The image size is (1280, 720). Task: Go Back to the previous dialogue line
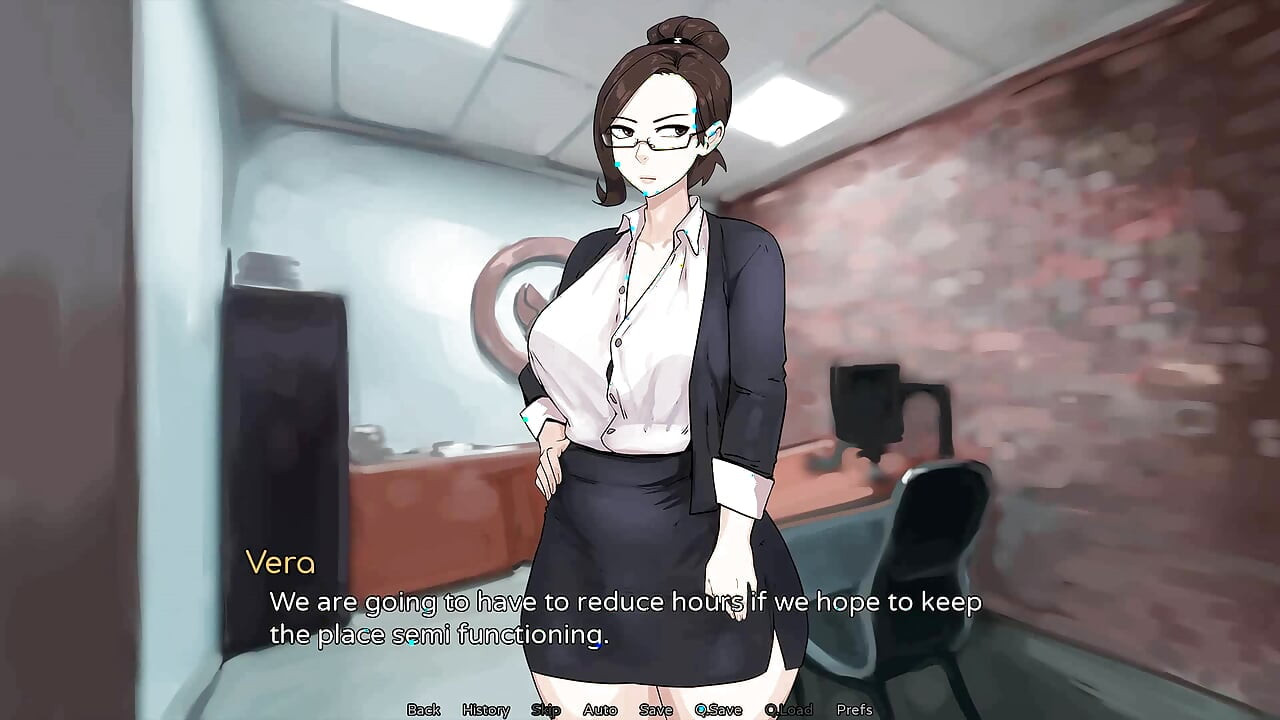[x=424, y=709]
